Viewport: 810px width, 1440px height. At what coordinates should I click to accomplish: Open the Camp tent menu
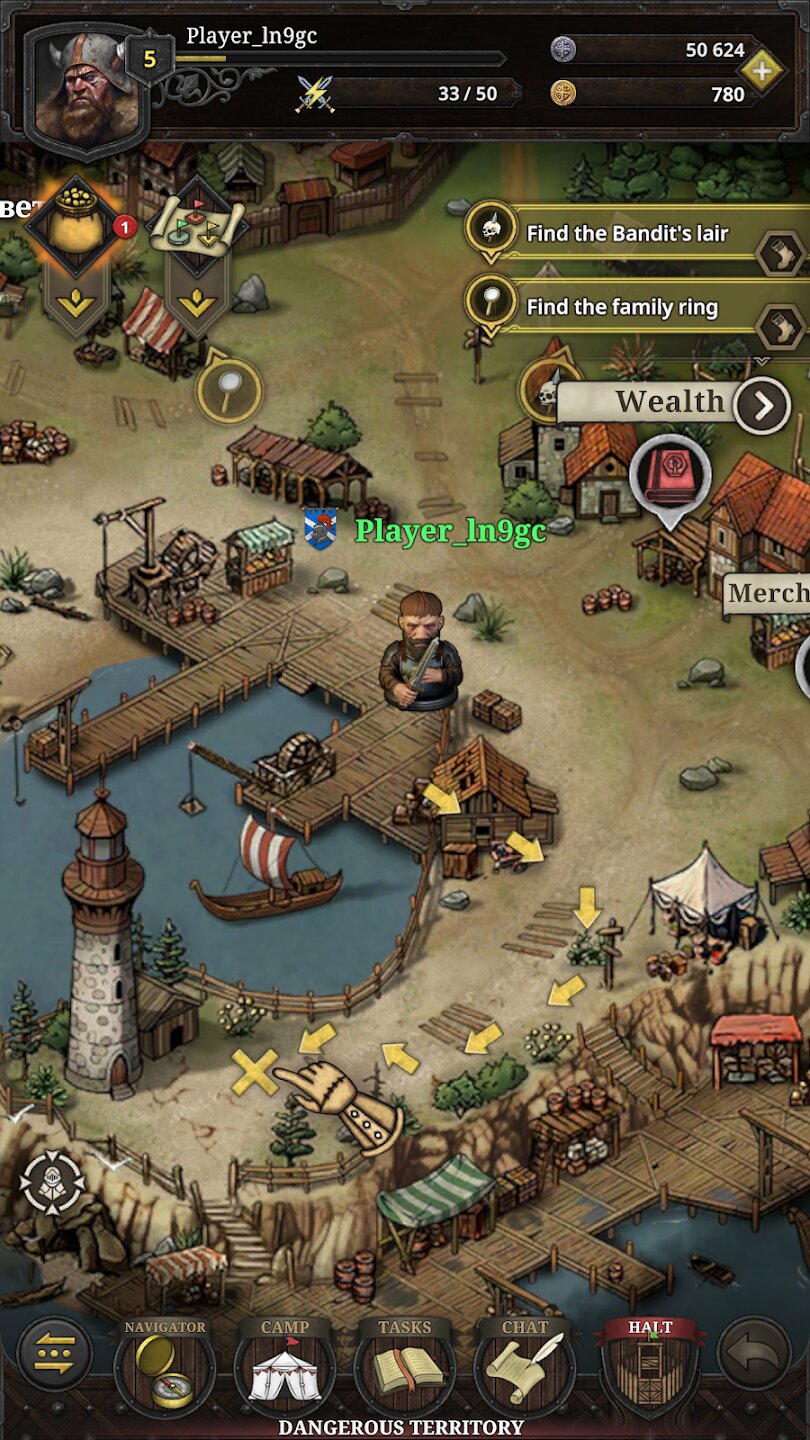point(284,1367)
